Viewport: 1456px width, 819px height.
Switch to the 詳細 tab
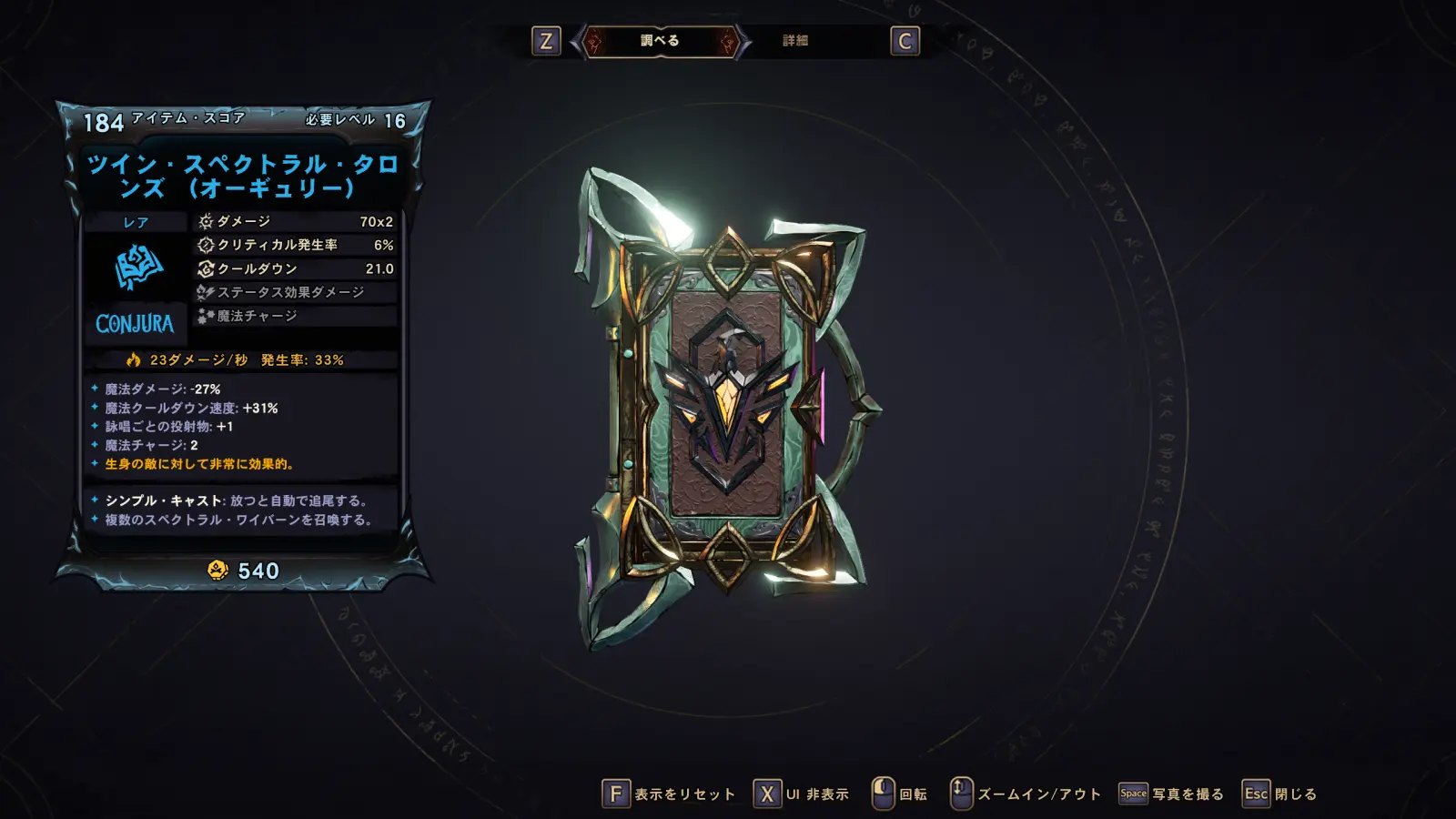[x=795, y=41]
